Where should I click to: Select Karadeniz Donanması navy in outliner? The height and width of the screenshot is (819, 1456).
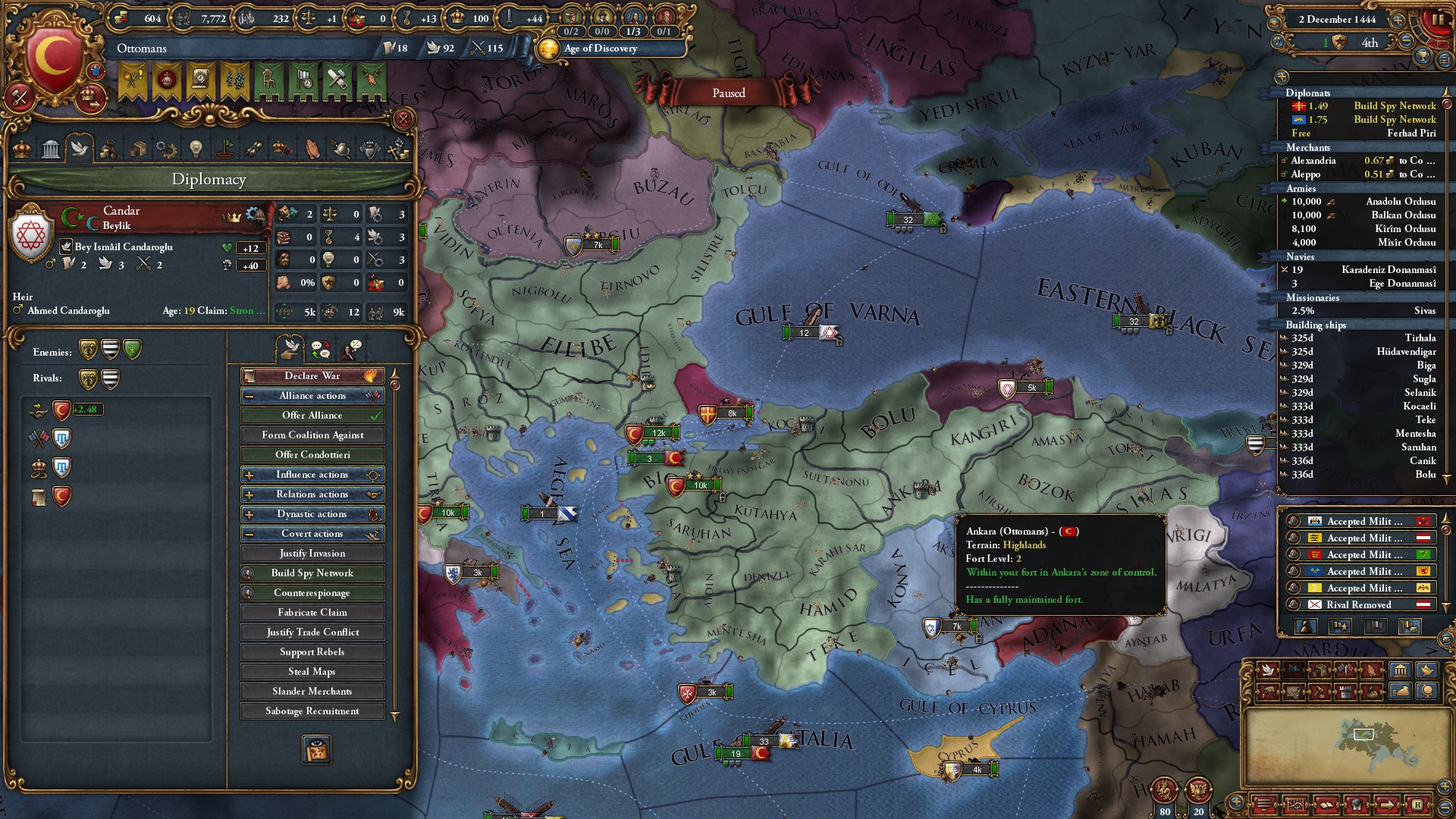(x=1388, y=270)
